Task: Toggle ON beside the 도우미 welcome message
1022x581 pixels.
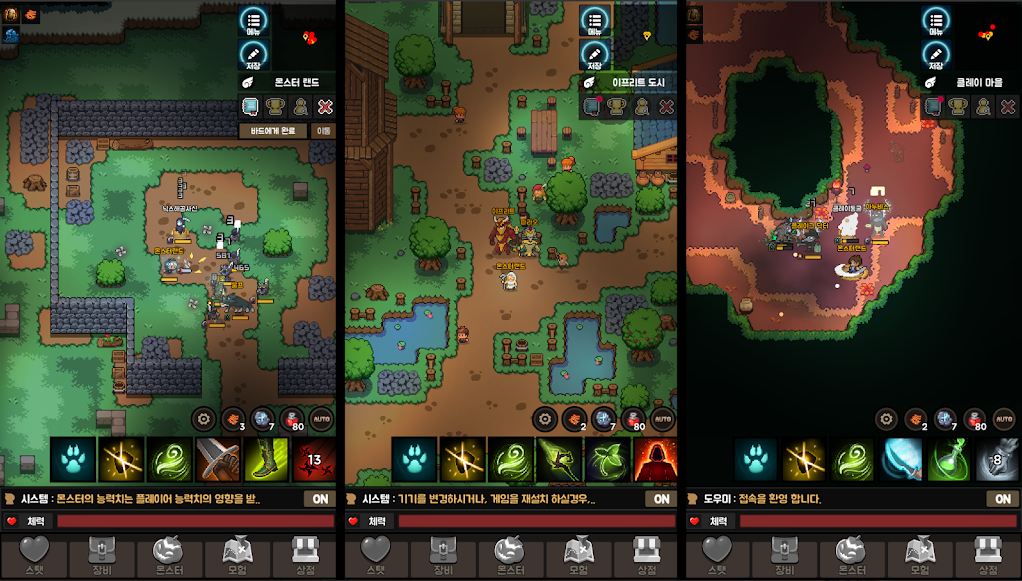Action: click(x=1003, y=498)
